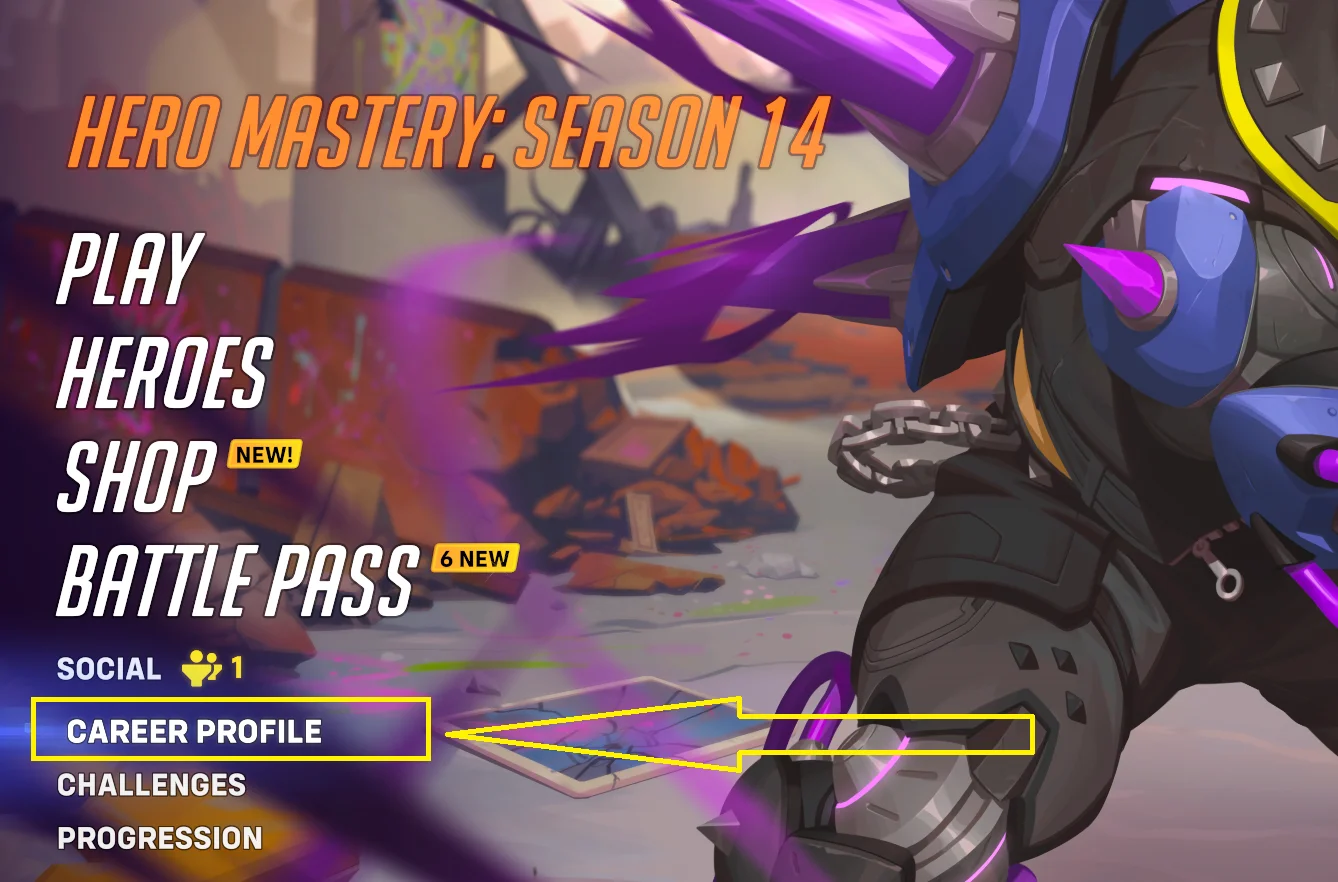
Task: Open the Play menu
Action: point(130,269)
